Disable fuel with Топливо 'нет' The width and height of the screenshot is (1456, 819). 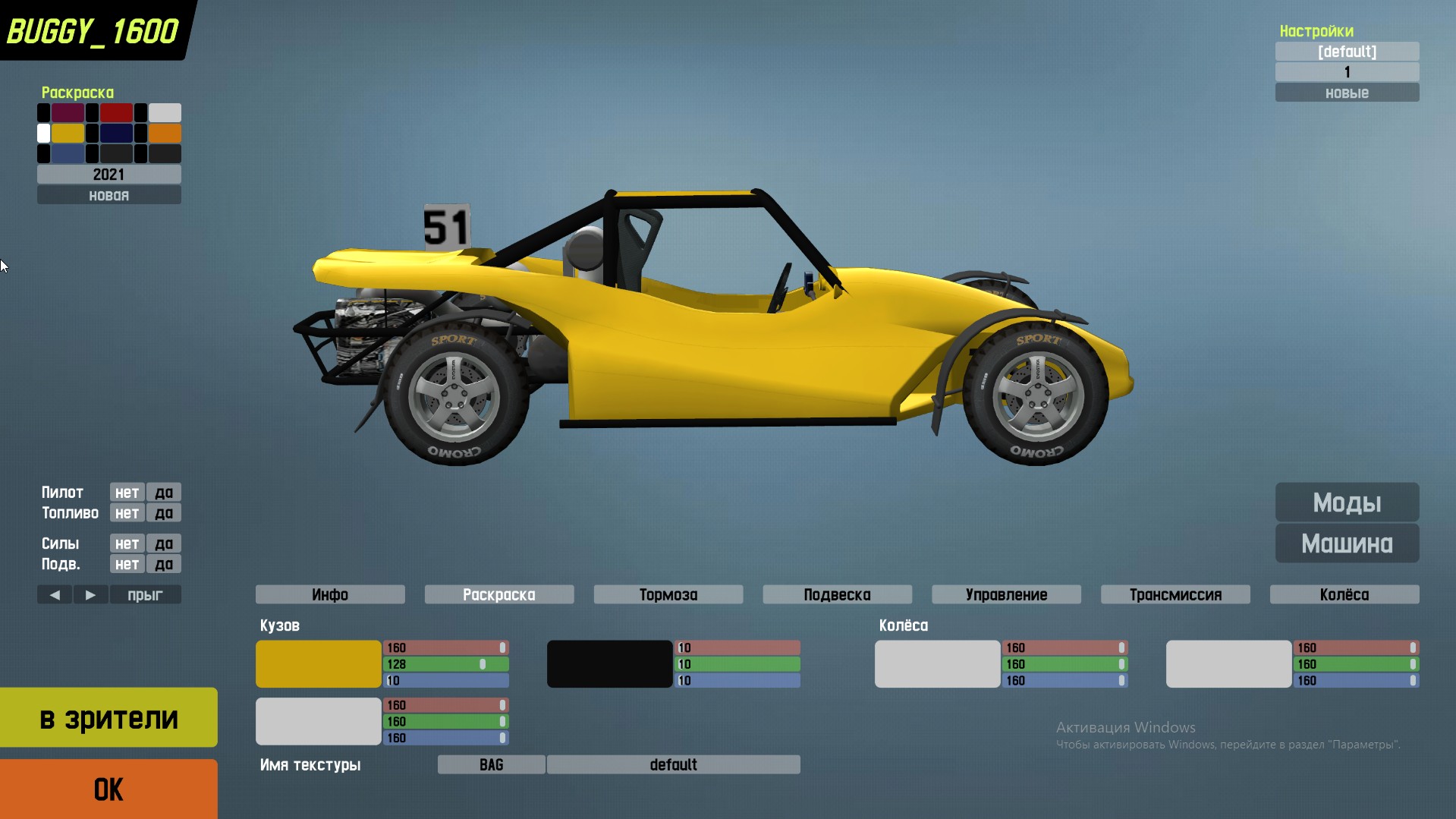127,513
